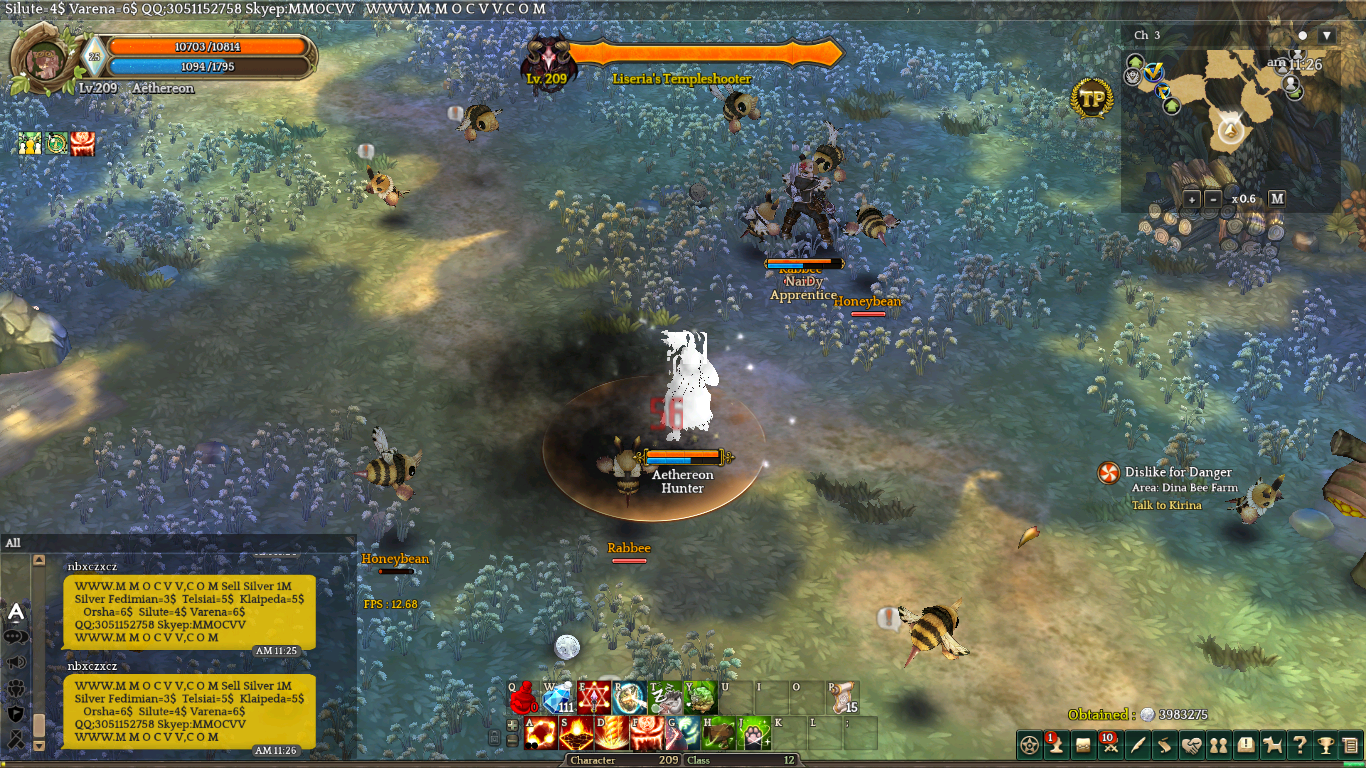
Task: Open the help question mark menu
Action: [1299, 745]
